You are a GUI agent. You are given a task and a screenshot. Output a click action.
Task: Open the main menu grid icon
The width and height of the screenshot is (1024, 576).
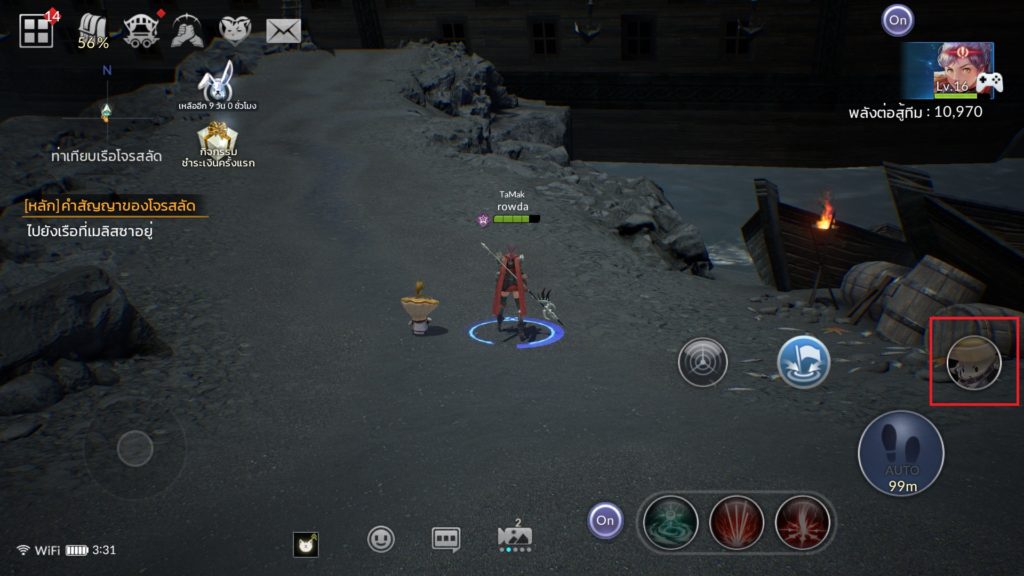[x=36, y=31]
